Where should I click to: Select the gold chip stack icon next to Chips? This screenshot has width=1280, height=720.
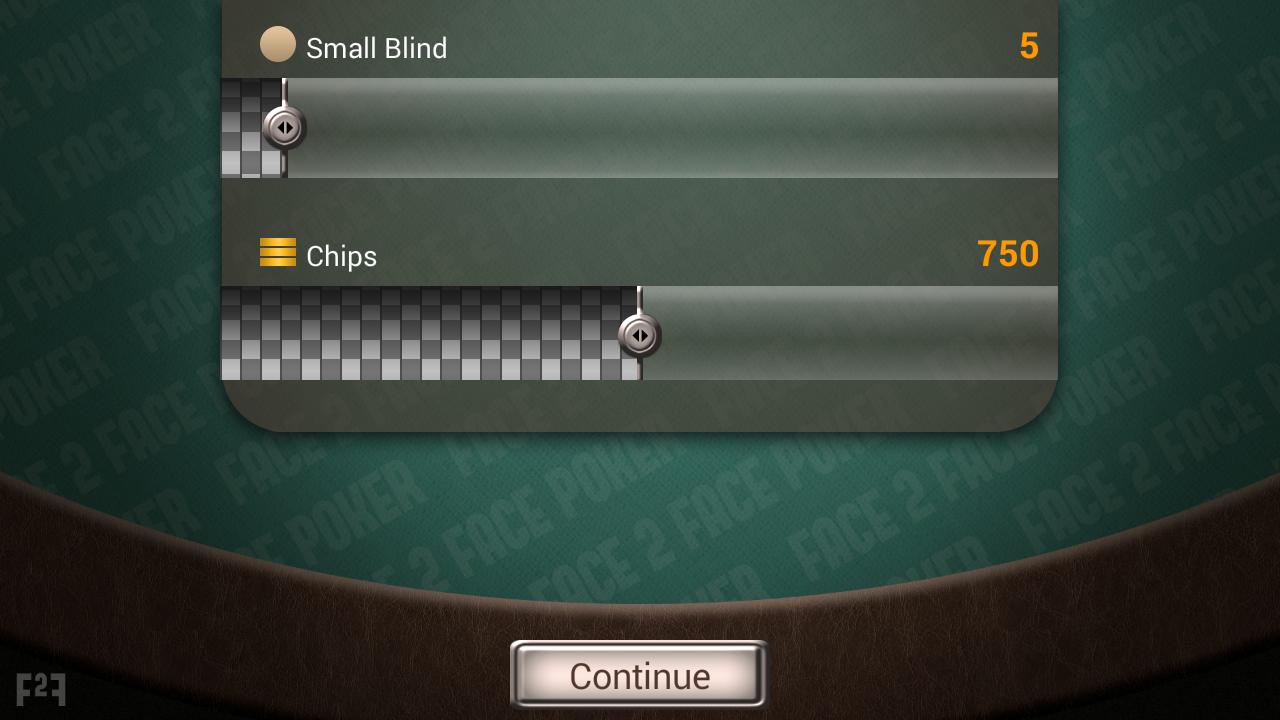point(278,251)
